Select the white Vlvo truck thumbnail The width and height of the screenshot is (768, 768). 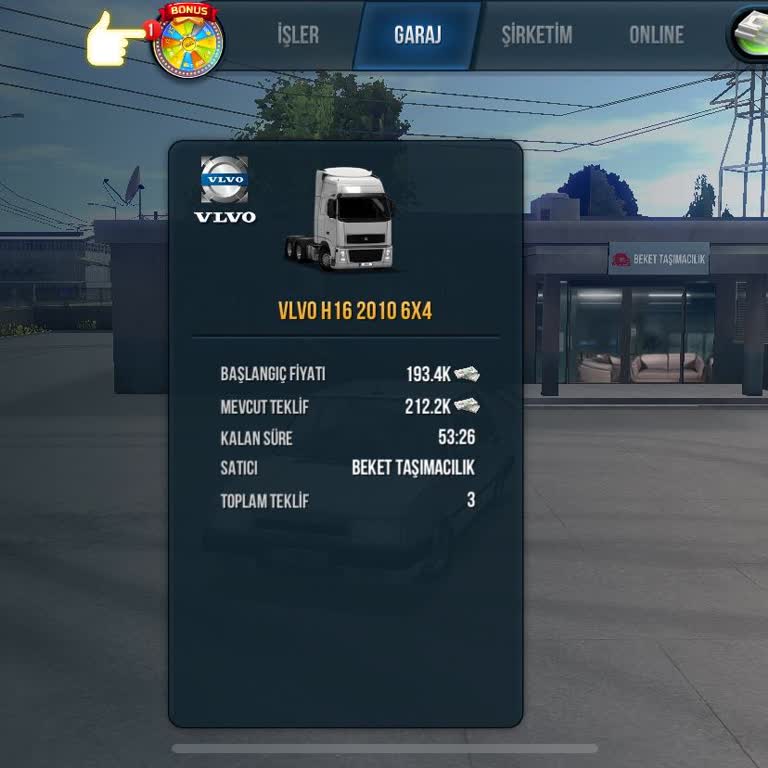[x=341, y=218]
